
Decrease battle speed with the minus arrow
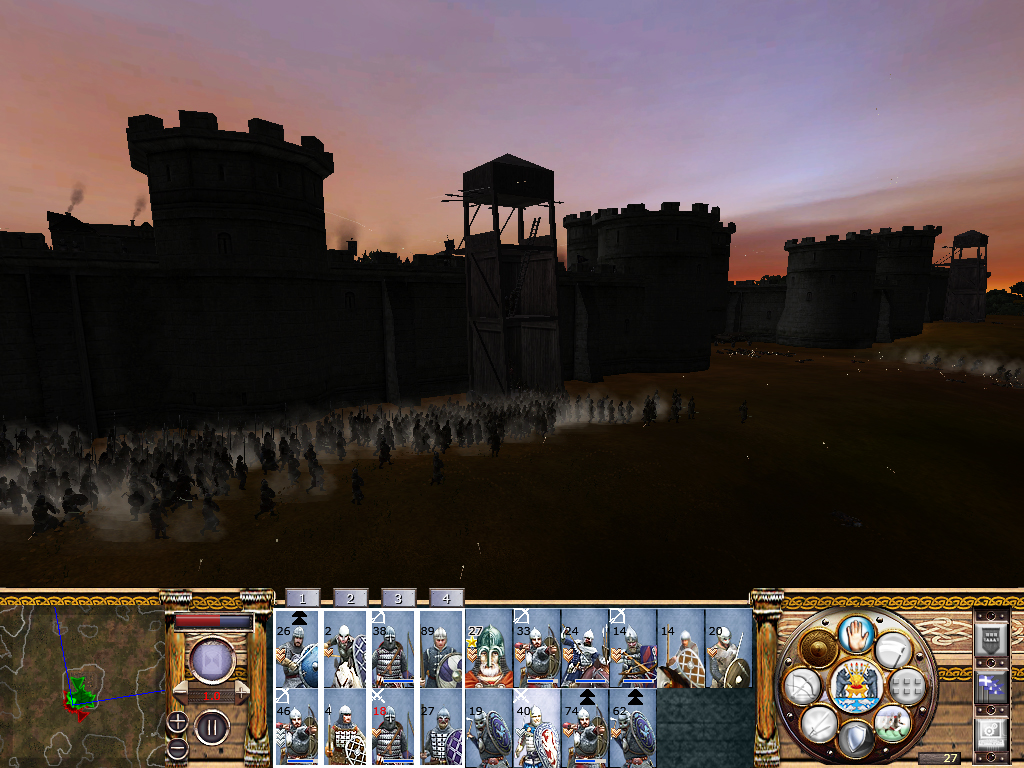tap(180, 692)
